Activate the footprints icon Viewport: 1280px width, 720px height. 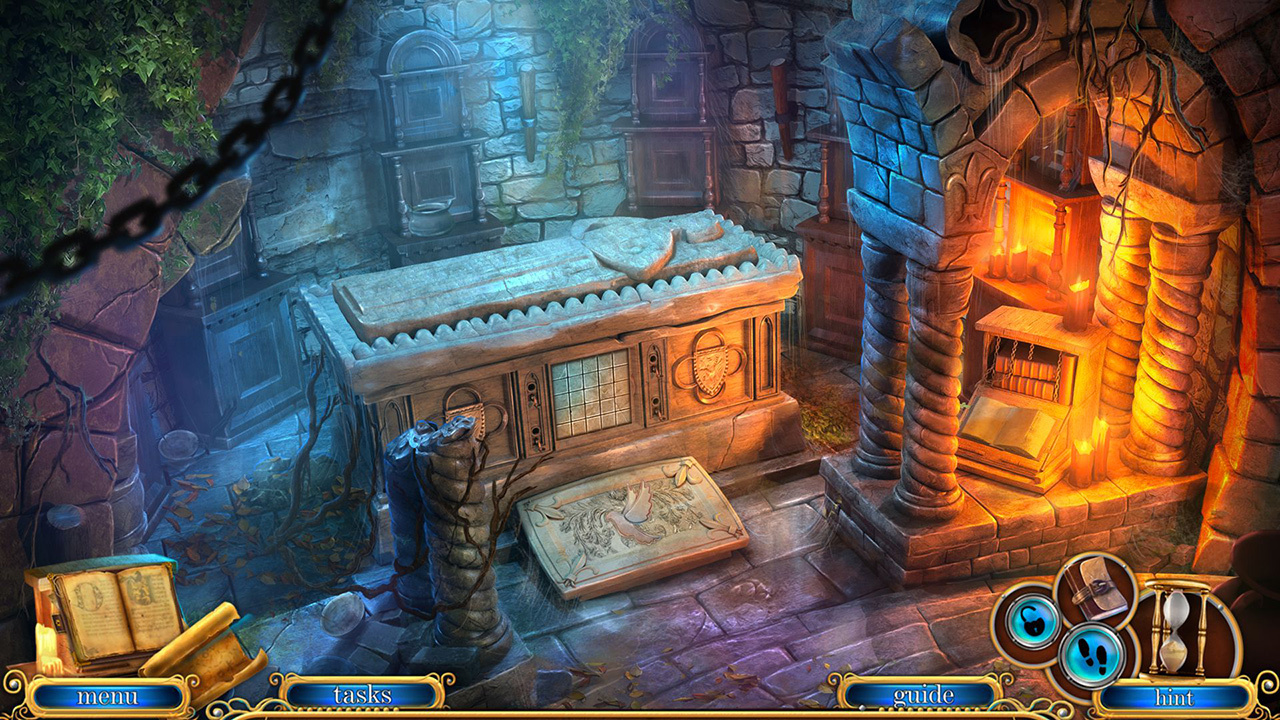(1094, 655)
